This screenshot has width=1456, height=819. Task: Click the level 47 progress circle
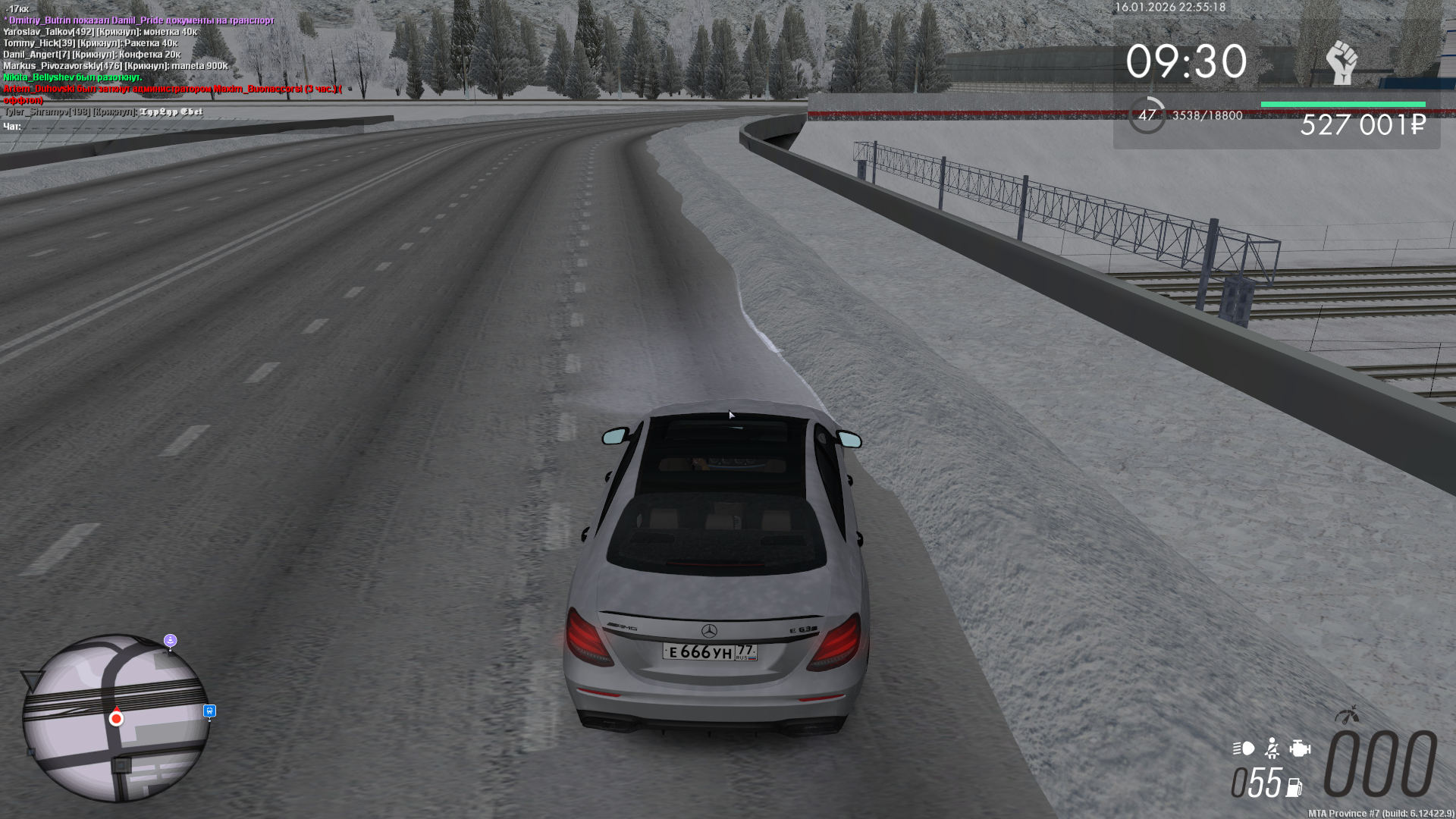[1147, 115]
